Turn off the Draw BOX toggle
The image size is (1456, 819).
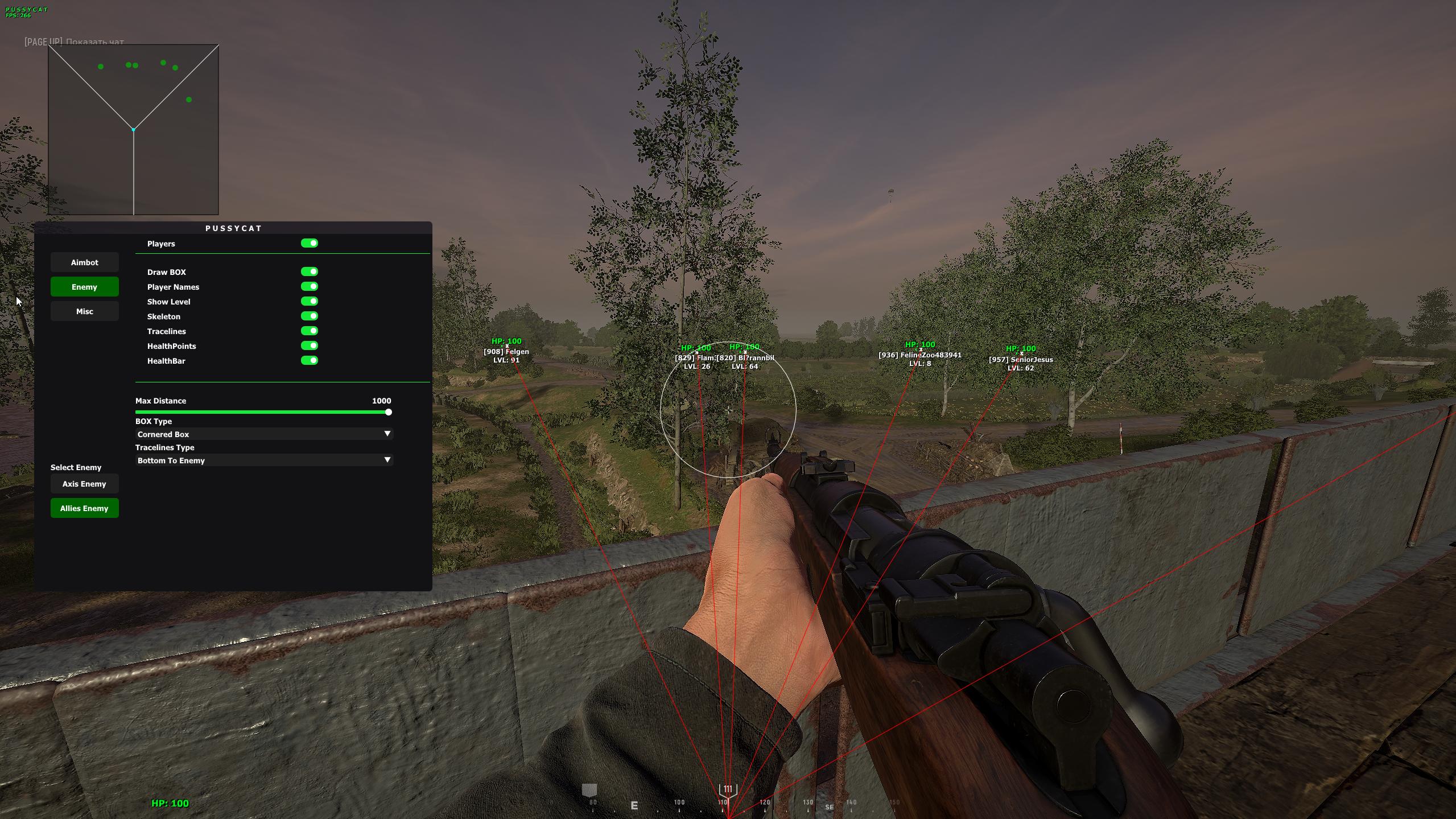(310, 272)
